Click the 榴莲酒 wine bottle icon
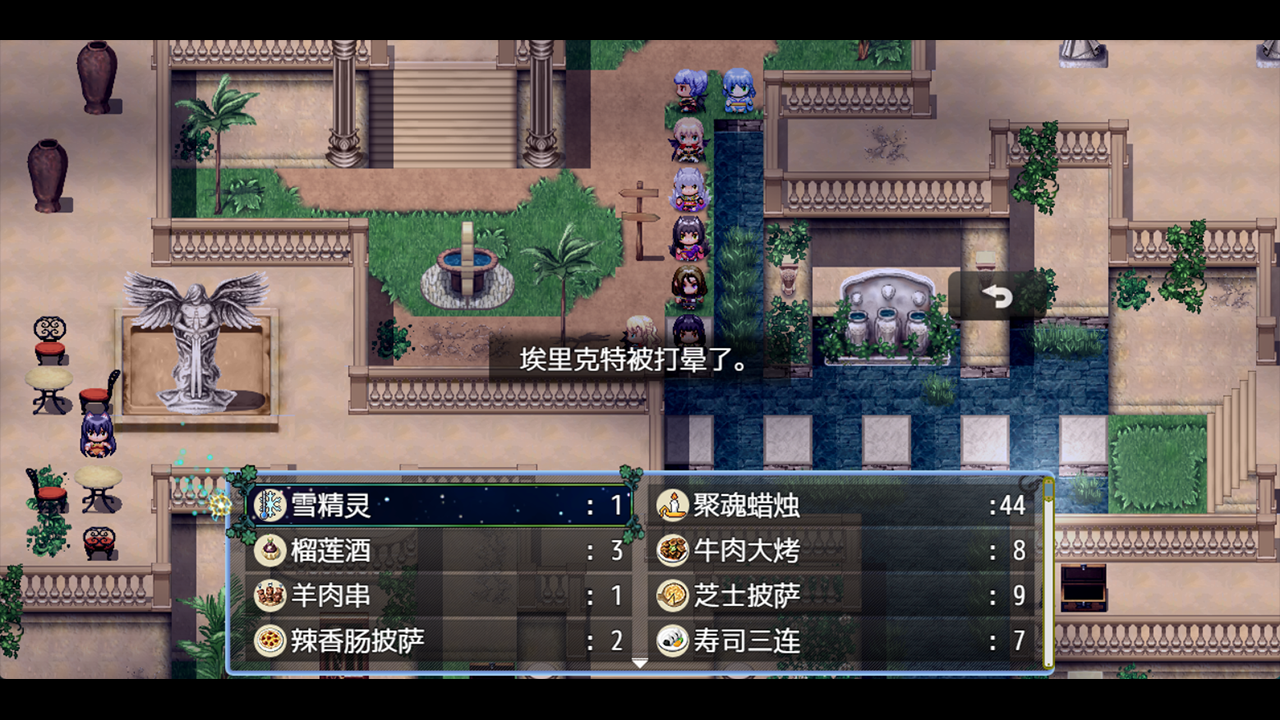Screen dimensions: 1280x720 point(273,551)
